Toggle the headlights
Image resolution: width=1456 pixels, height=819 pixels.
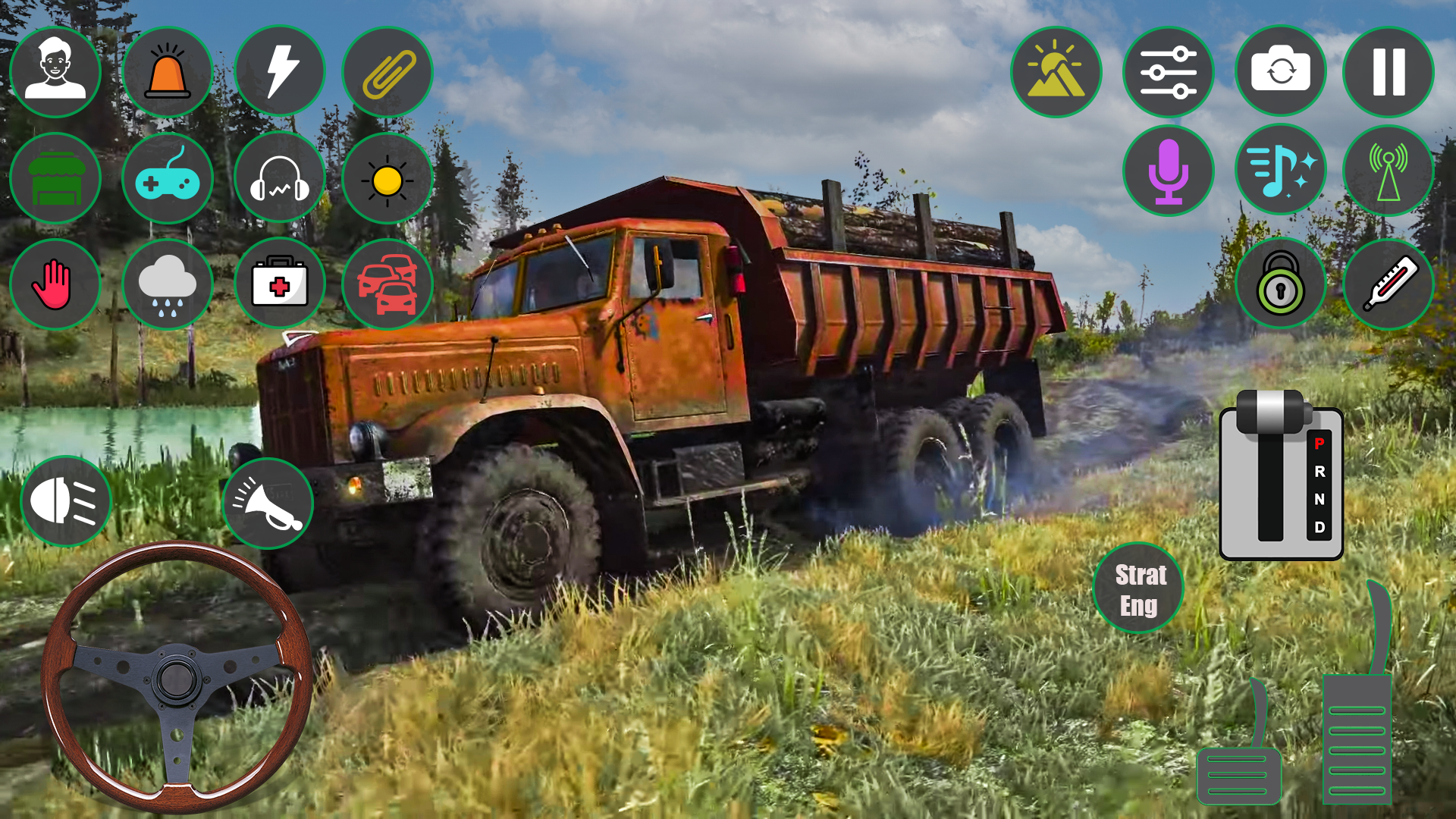(64, 502)
